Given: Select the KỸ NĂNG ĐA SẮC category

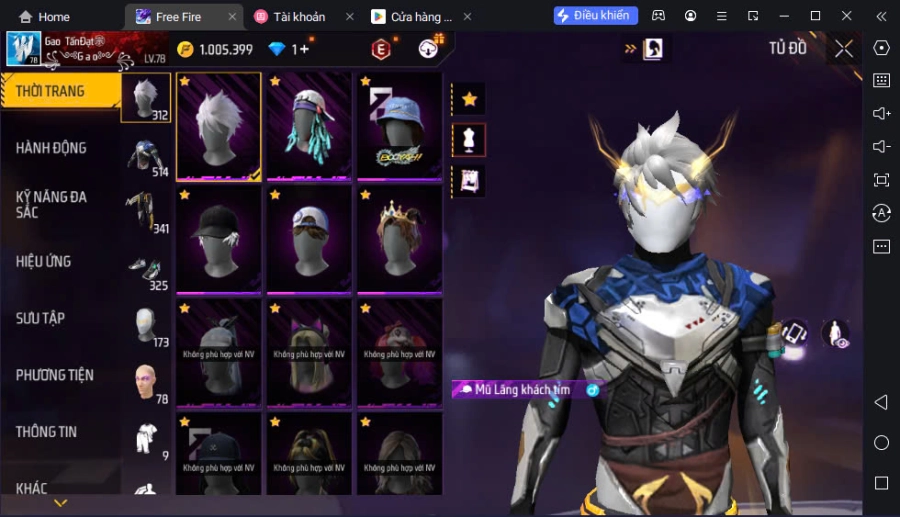Looking at the screenshot, I should coord(51,205).
